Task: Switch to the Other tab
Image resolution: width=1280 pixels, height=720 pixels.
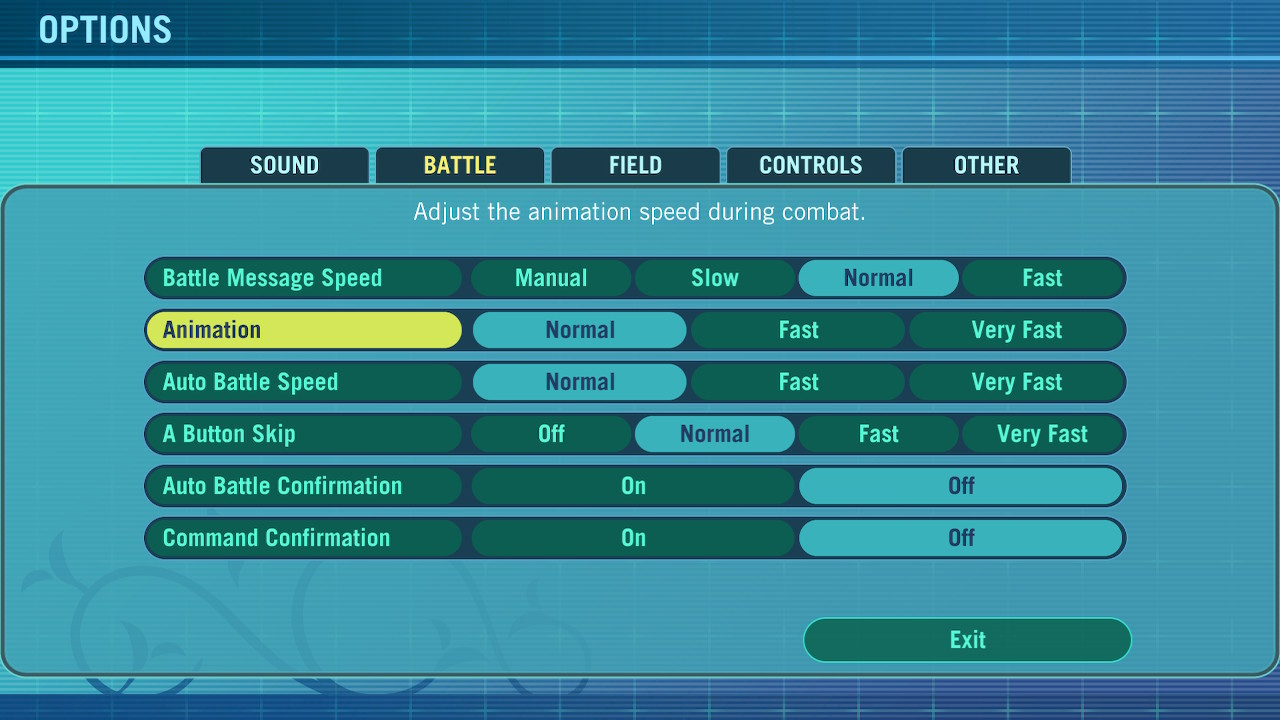Action: click(x=986, y=166)
